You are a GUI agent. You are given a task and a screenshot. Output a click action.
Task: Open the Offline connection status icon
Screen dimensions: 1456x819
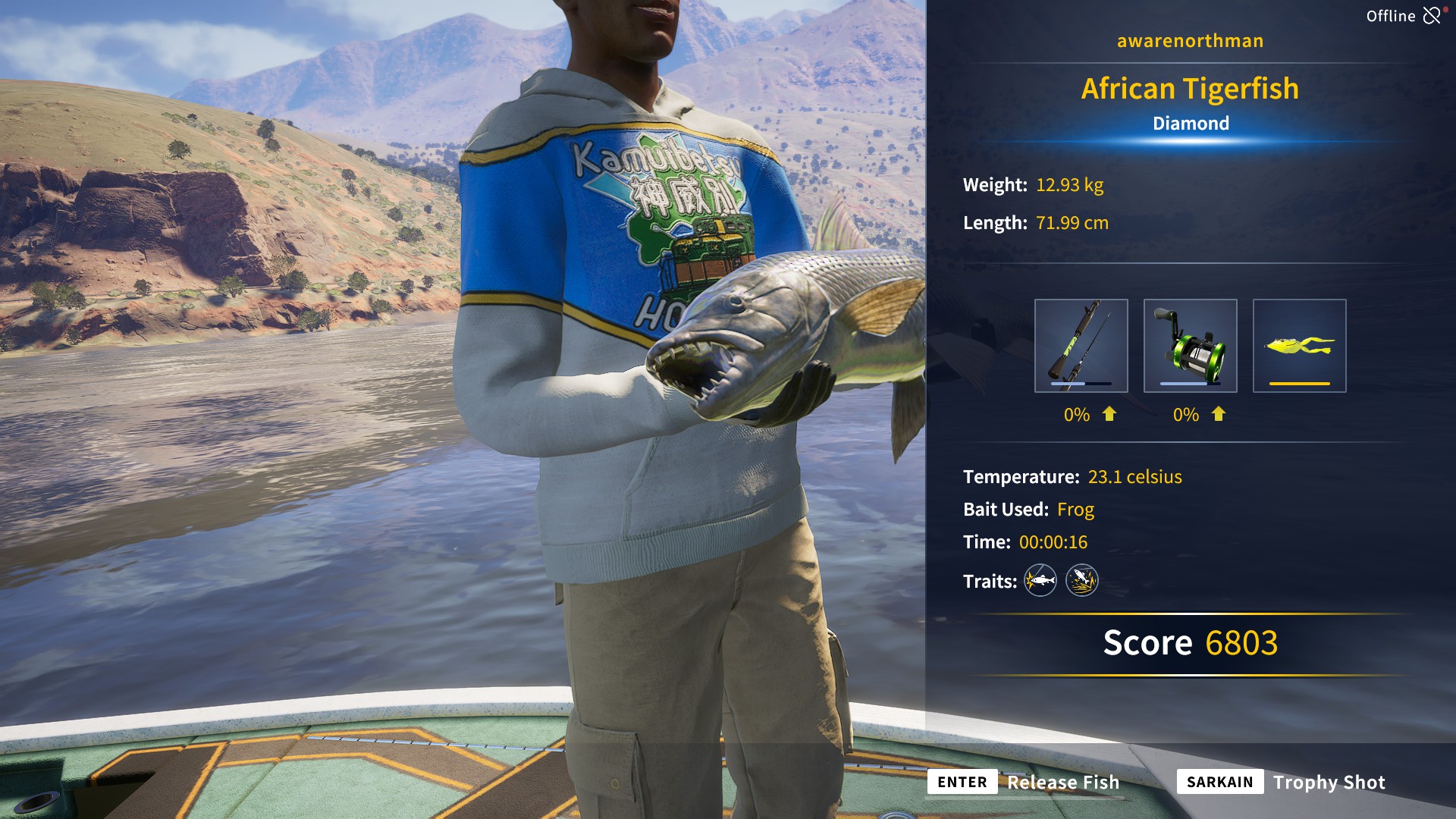coord(1432,16)
